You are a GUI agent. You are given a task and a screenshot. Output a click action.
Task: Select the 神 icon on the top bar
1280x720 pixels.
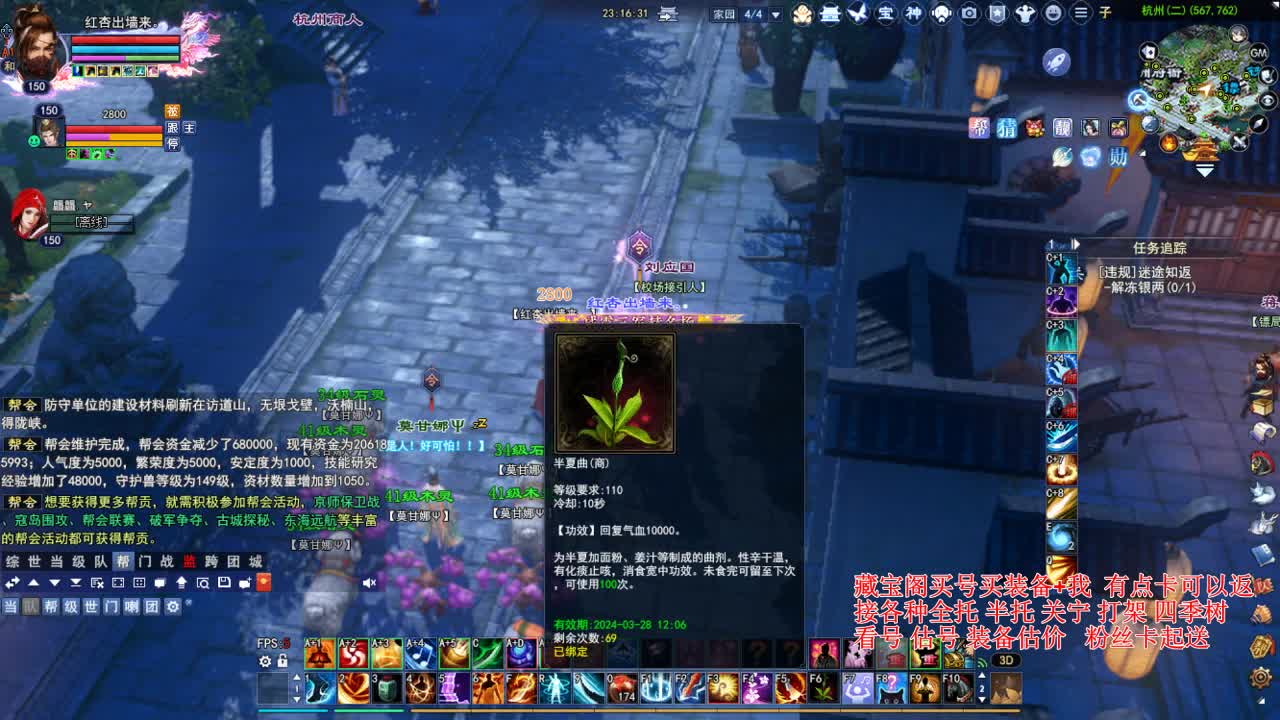pos(915,13)
